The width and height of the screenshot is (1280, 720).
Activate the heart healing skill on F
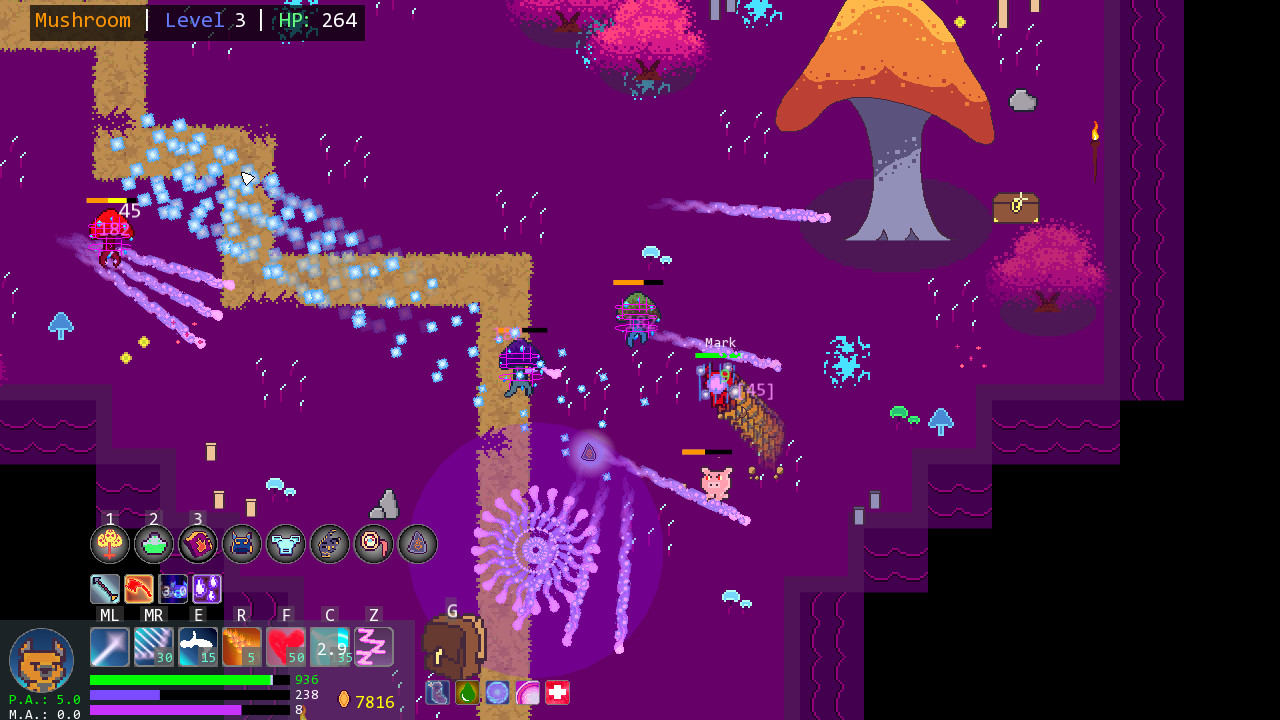click(286, 646)
